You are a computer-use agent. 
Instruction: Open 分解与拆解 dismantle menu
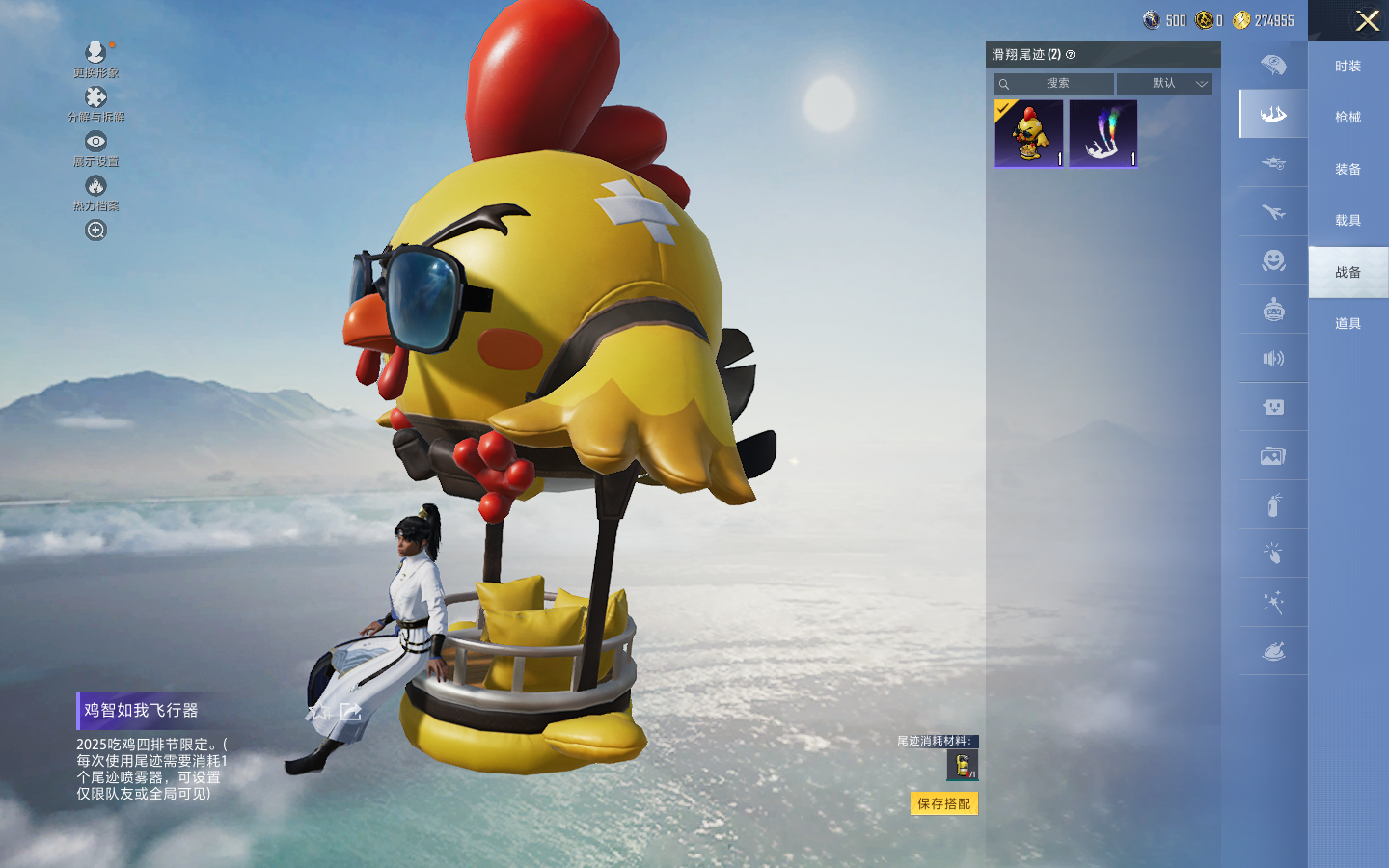(x=95, y=103)
